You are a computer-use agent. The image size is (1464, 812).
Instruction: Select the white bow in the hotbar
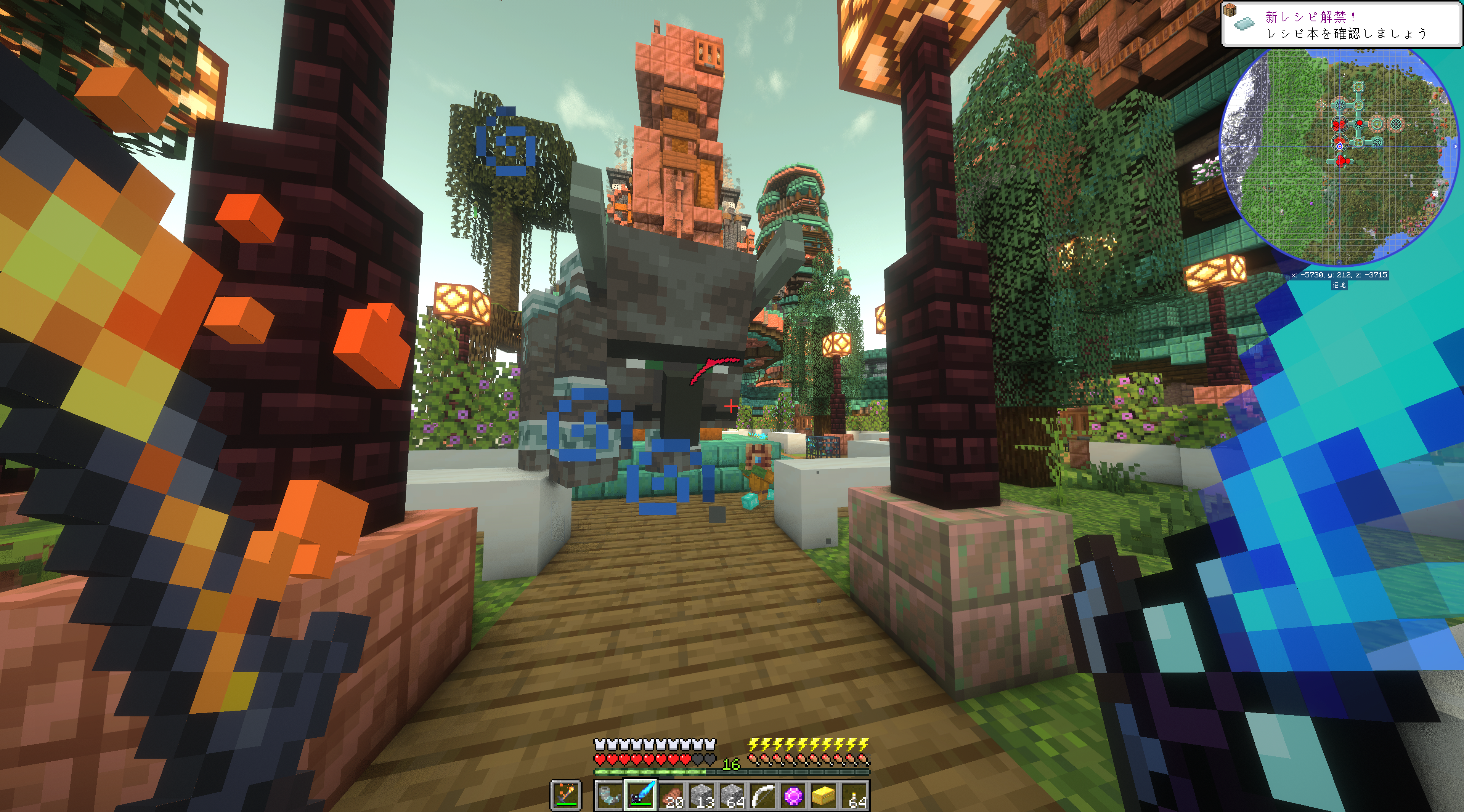click(x=762, y=795)
